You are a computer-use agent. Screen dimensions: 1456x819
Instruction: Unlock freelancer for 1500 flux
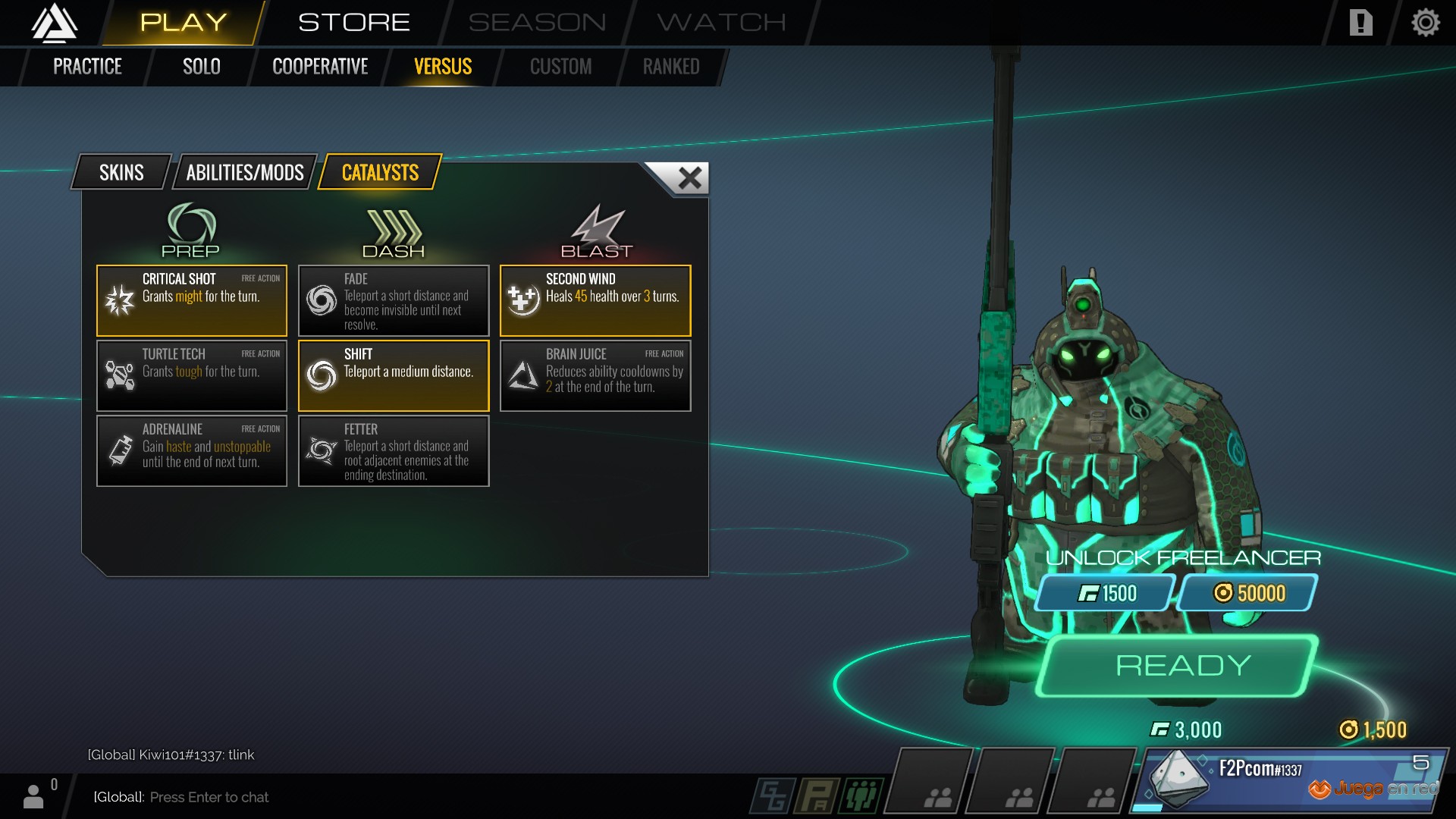(1106, 593)
